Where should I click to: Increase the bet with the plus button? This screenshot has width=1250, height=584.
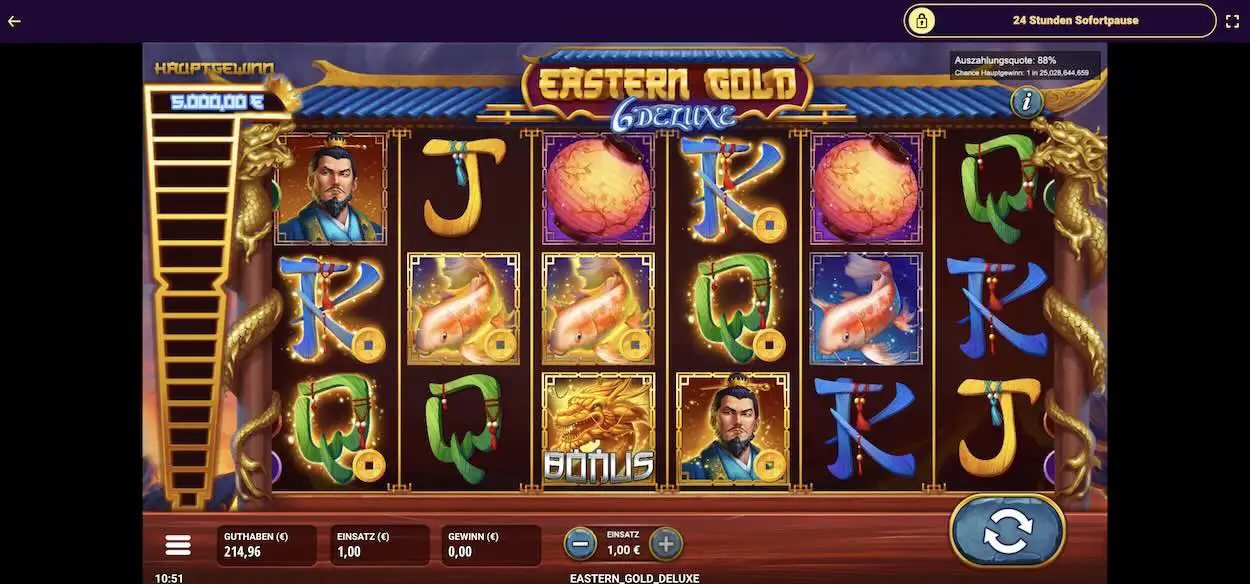click(666, 544)
